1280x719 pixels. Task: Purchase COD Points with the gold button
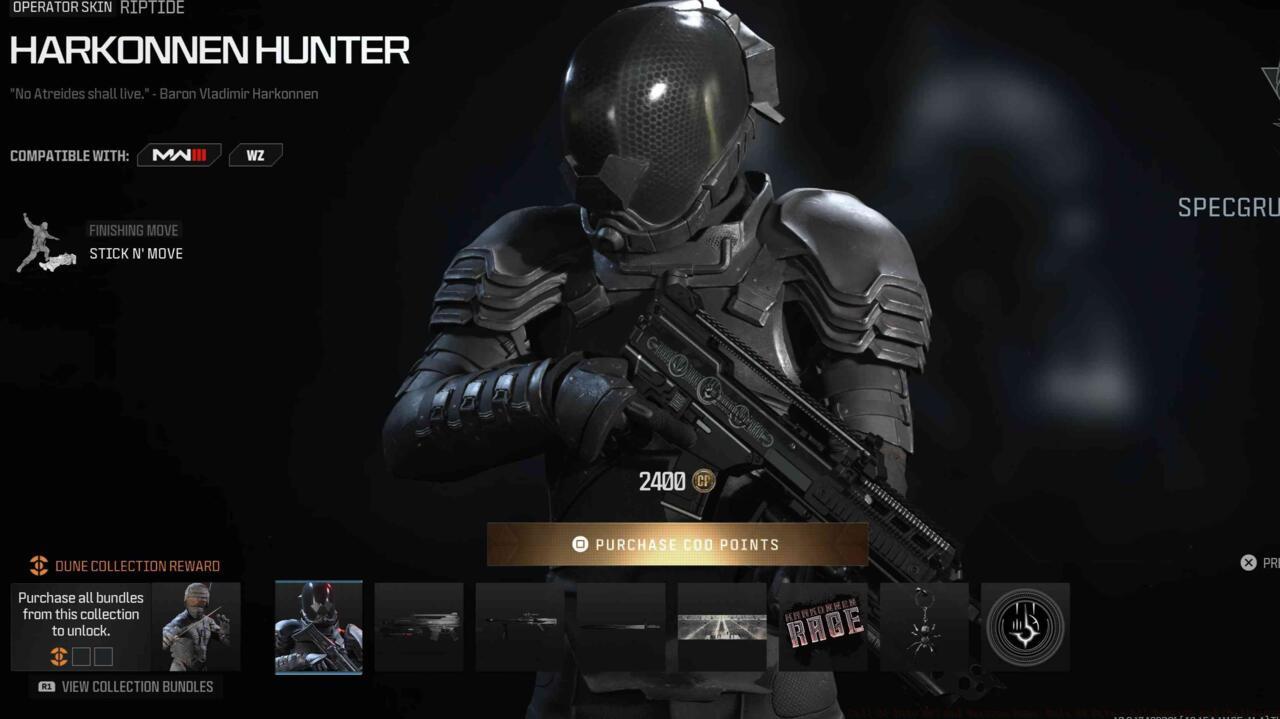point(677,544)
